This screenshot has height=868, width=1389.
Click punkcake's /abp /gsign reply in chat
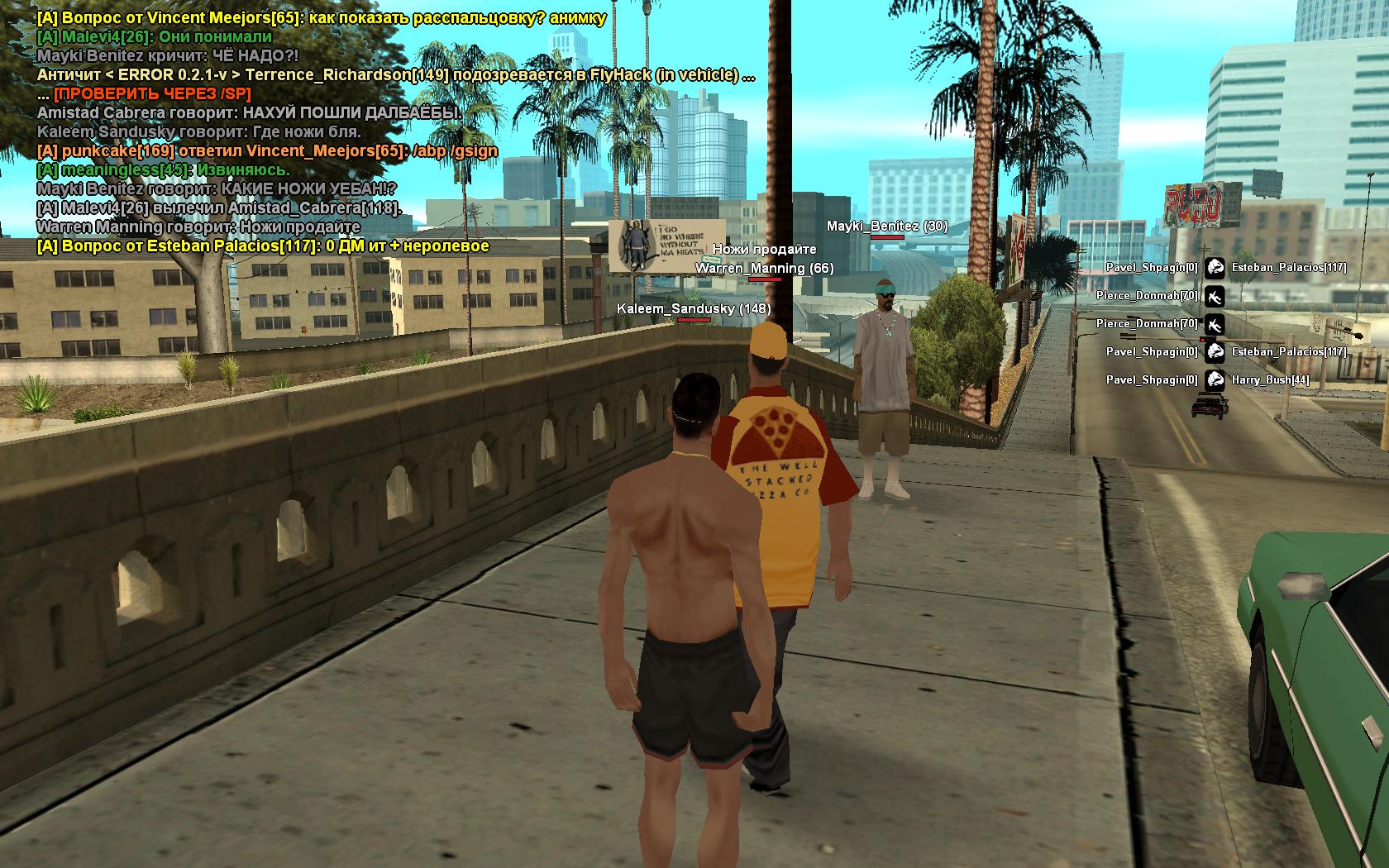pyautogui.click(x=267, y=150)
